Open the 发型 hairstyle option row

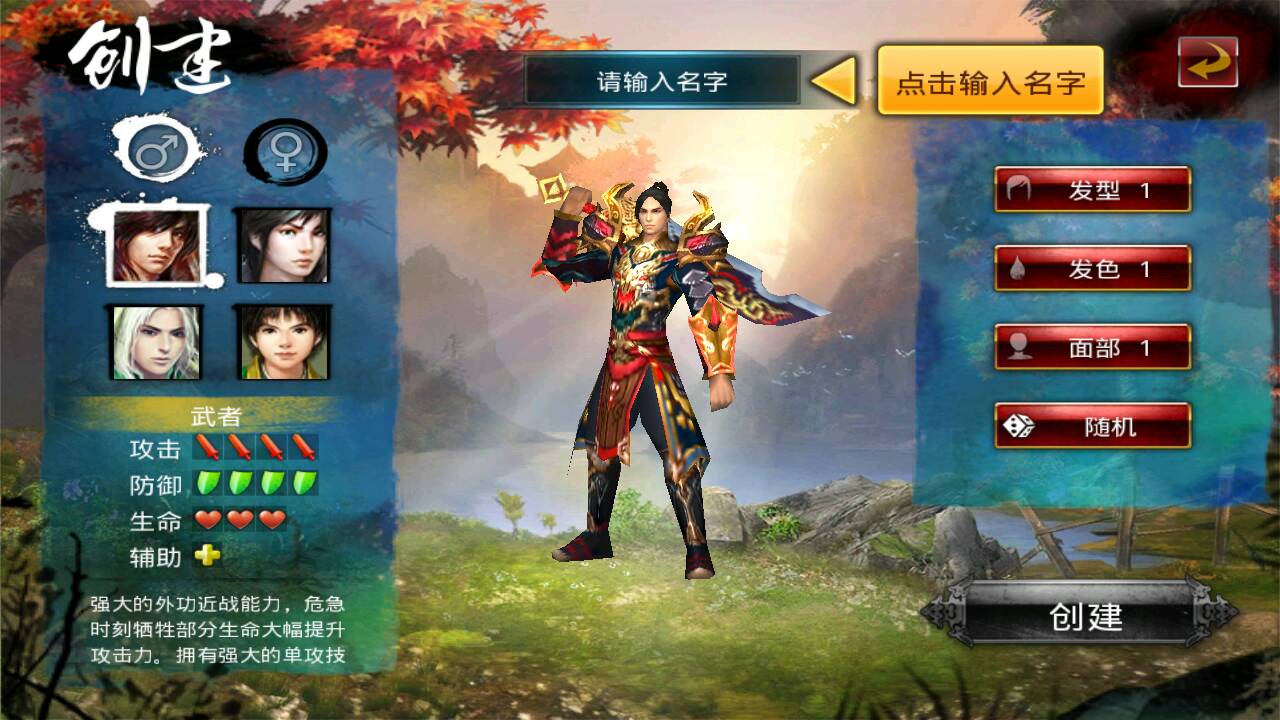(x=1093, y=189)
